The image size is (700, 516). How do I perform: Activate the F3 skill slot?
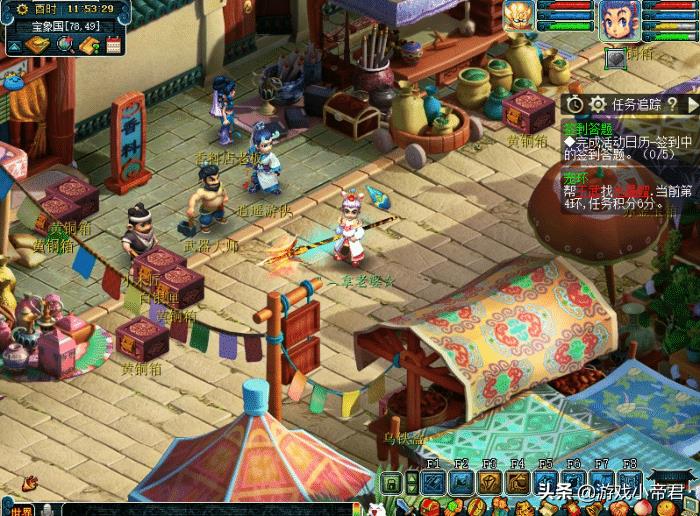[490, 483]
